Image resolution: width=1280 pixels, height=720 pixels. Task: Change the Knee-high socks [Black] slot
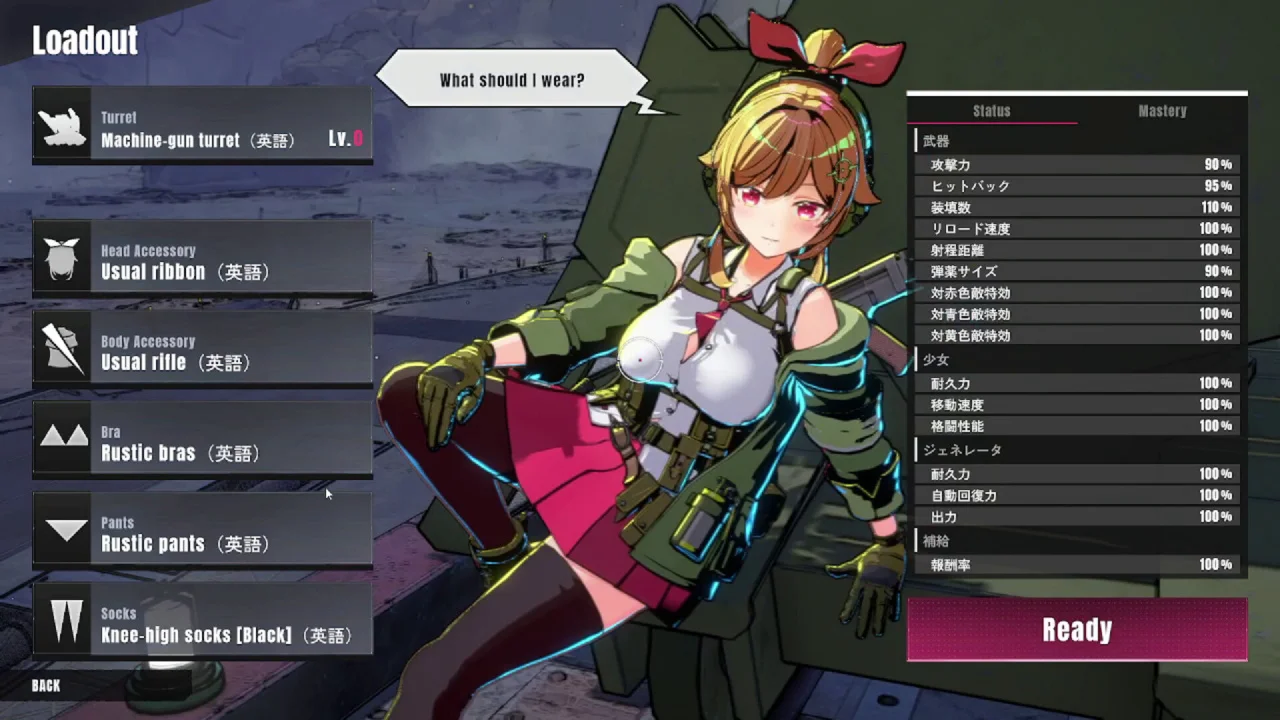tap(202, 621)
